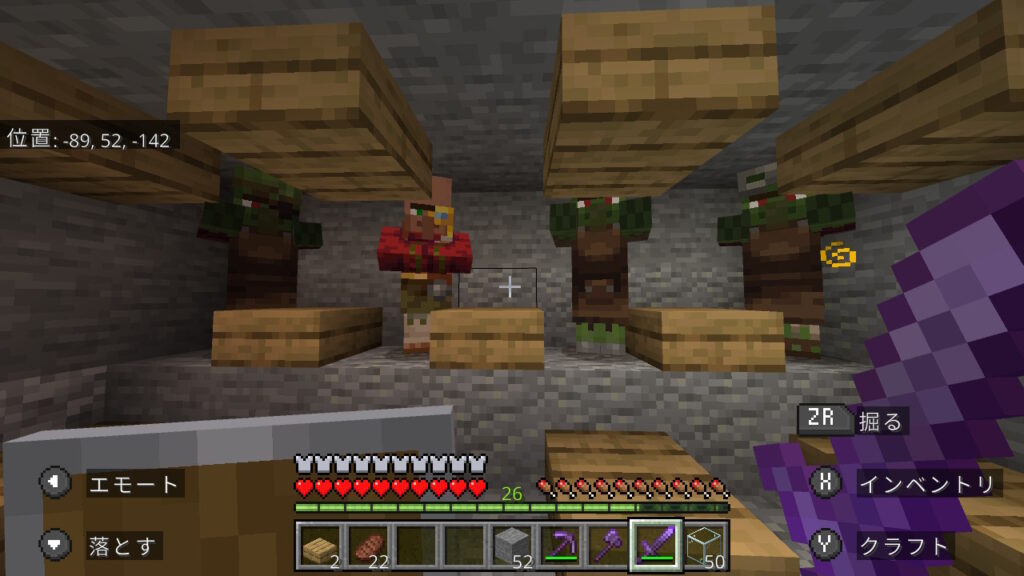The height and width of the screenshot is (576, 1024).
Task: Choose the glass block stack of 50
Action: [705, 544]
